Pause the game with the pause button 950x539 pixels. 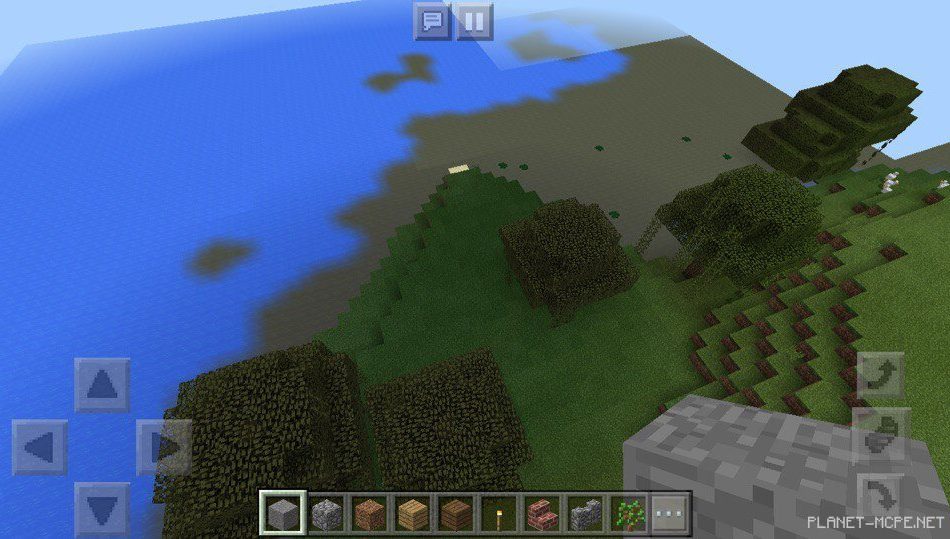pos(475,20)
